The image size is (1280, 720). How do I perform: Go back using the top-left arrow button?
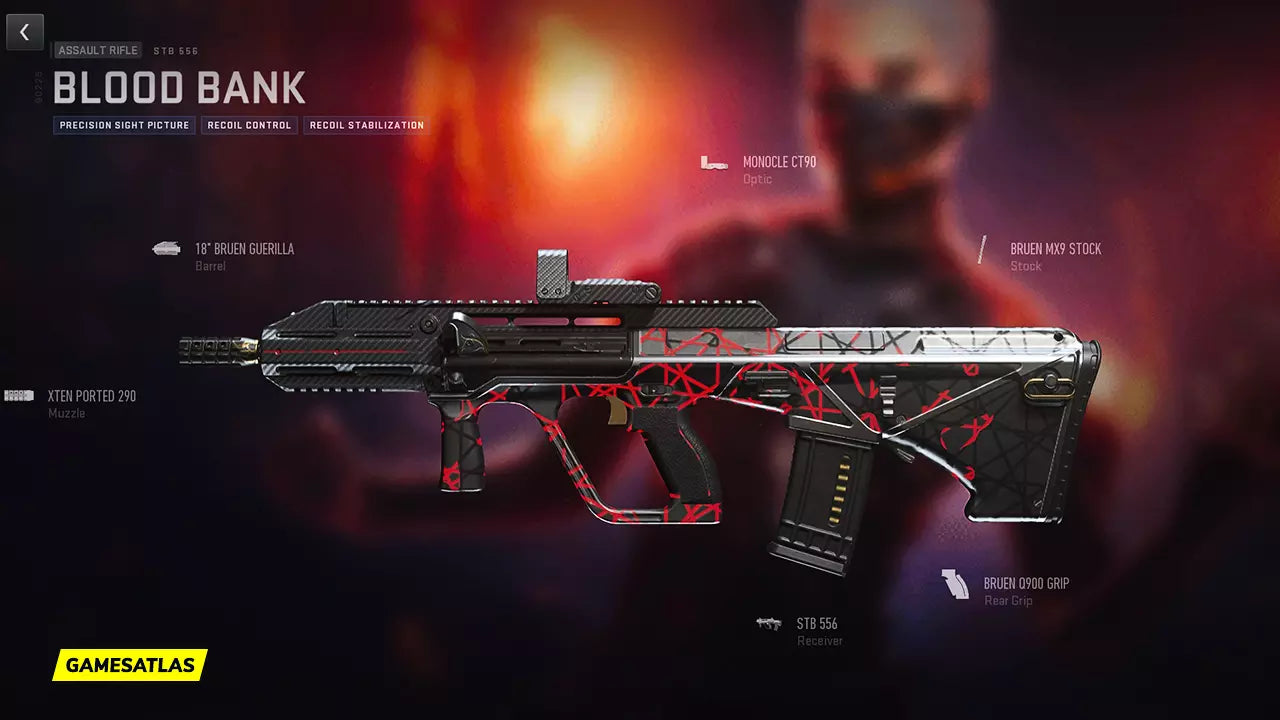coord(25,32)
